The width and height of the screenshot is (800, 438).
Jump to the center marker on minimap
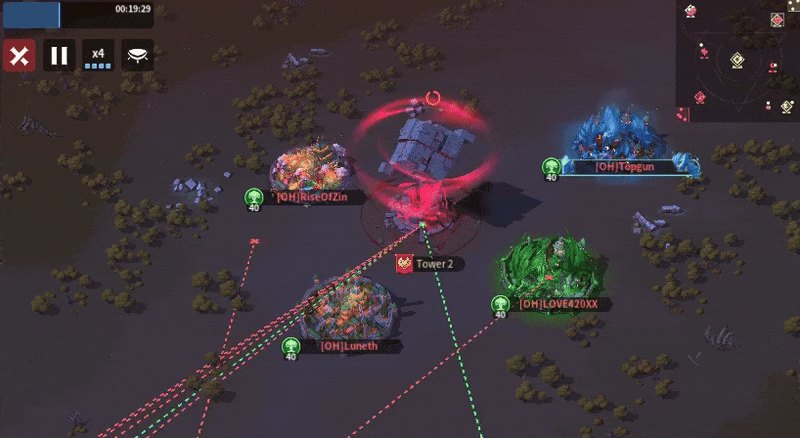737,59
